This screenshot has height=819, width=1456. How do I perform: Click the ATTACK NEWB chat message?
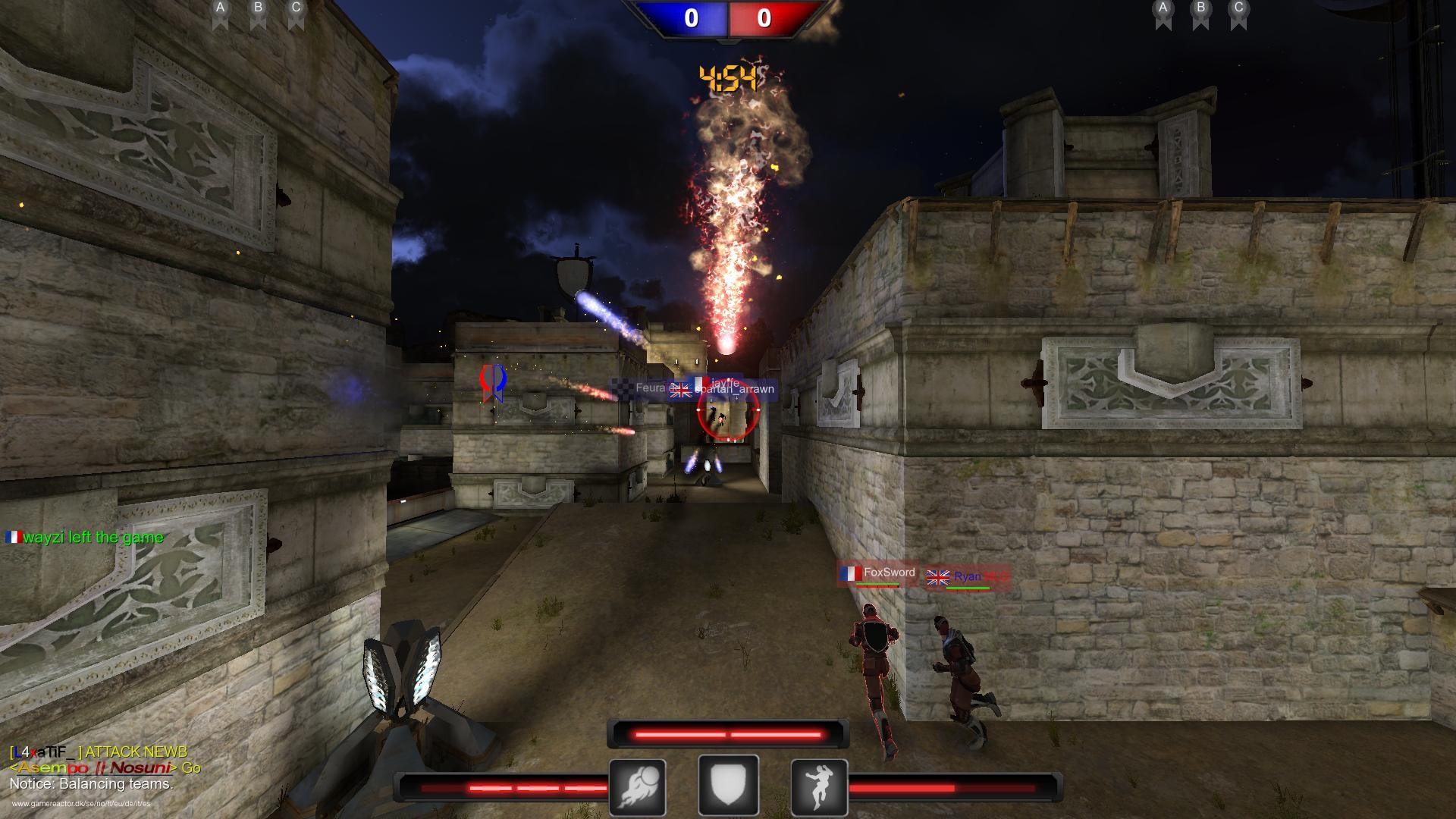coord(99,752)
